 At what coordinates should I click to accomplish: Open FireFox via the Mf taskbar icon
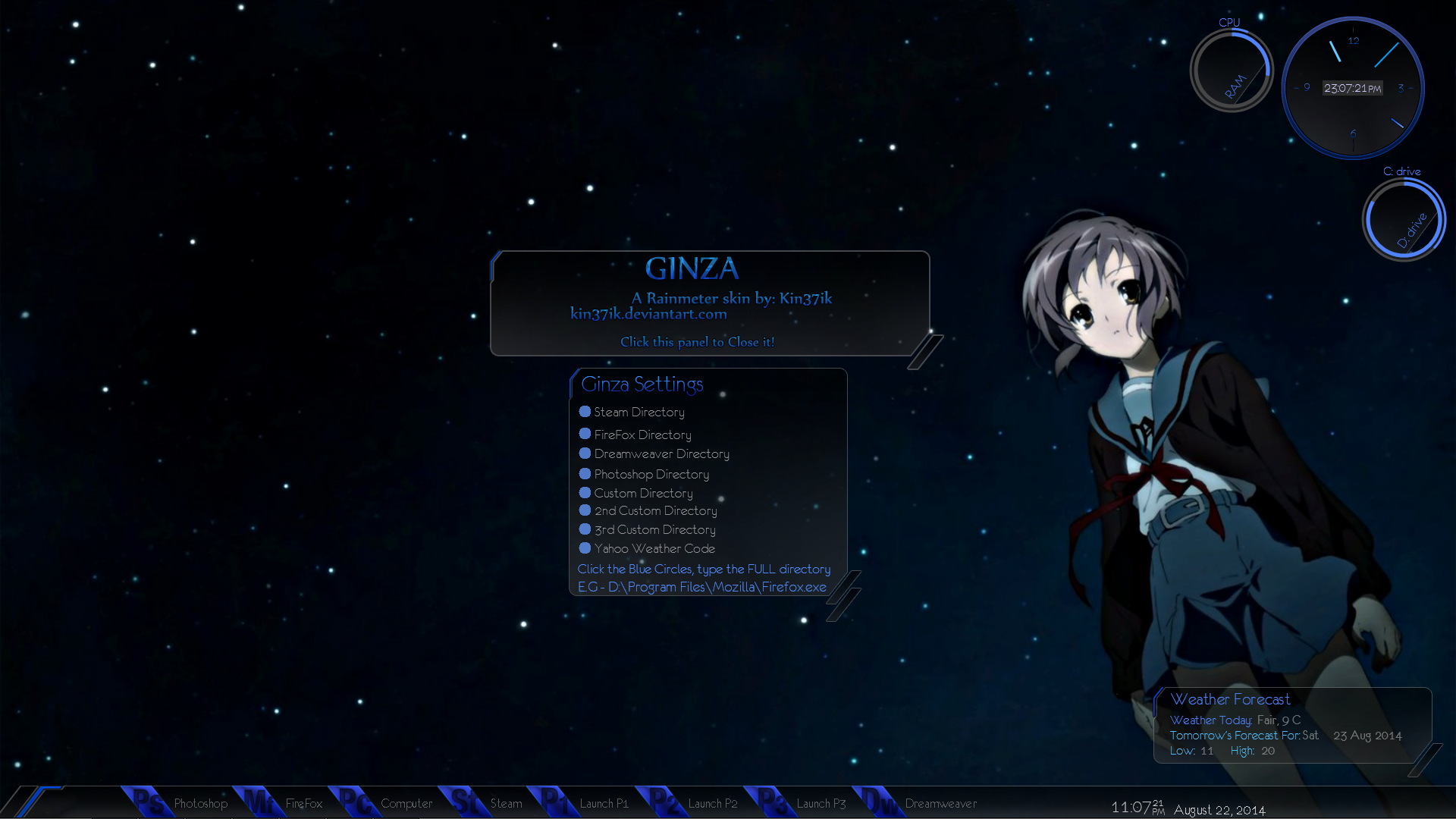click(x=260, y=802)
